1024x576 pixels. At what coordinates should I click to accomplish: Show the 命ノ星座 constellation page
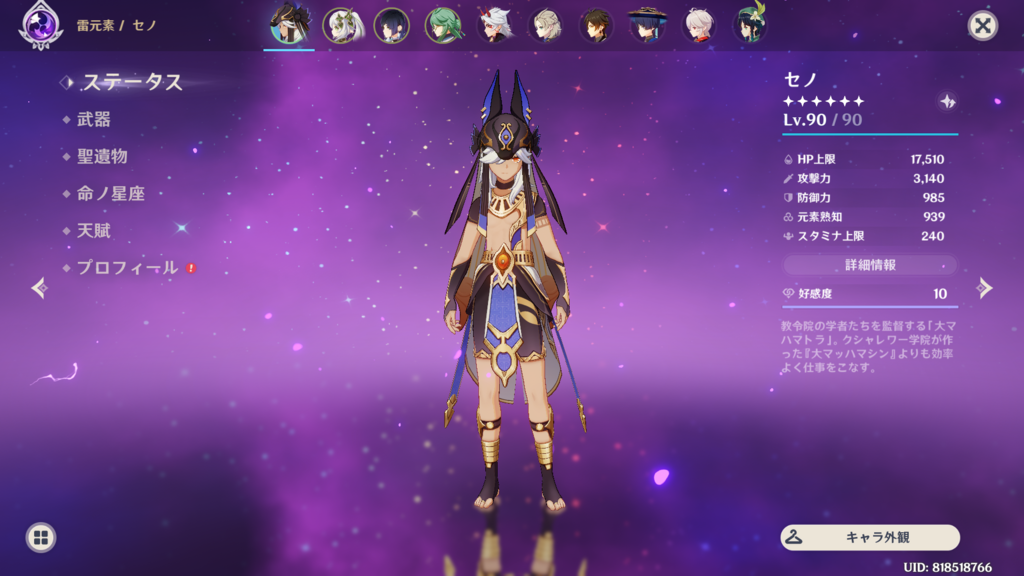(110, 193)
